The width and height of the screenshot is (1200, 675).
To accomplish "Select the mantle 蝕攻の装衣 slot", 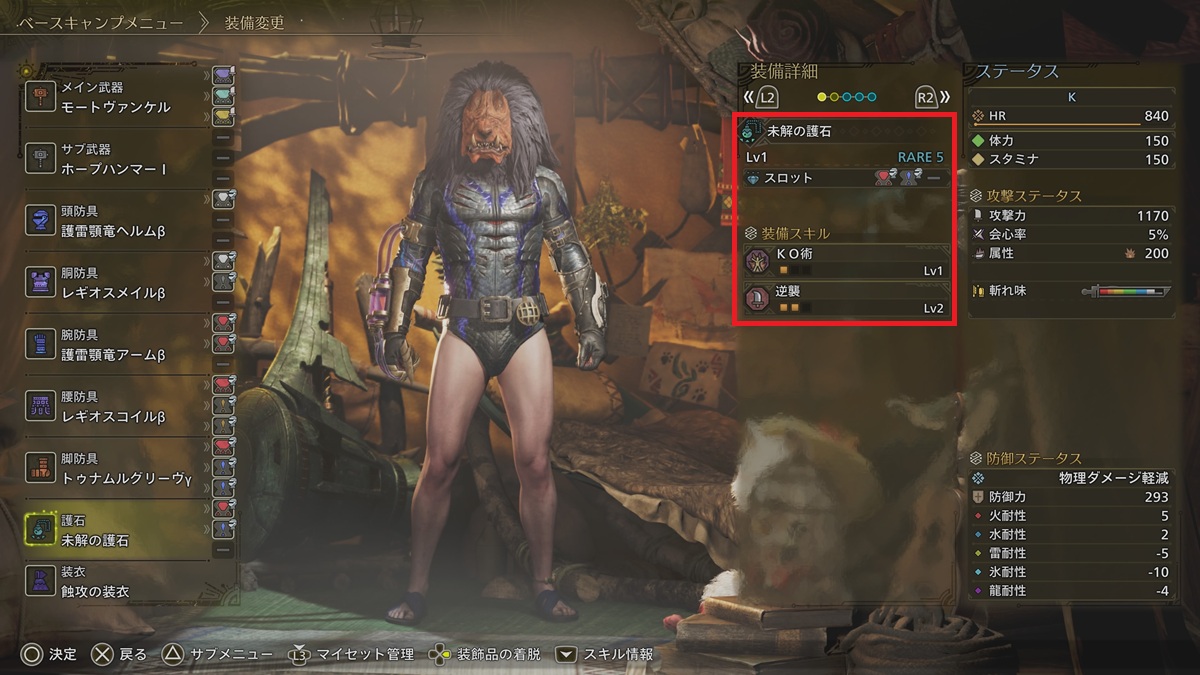I will pos(115,582).
